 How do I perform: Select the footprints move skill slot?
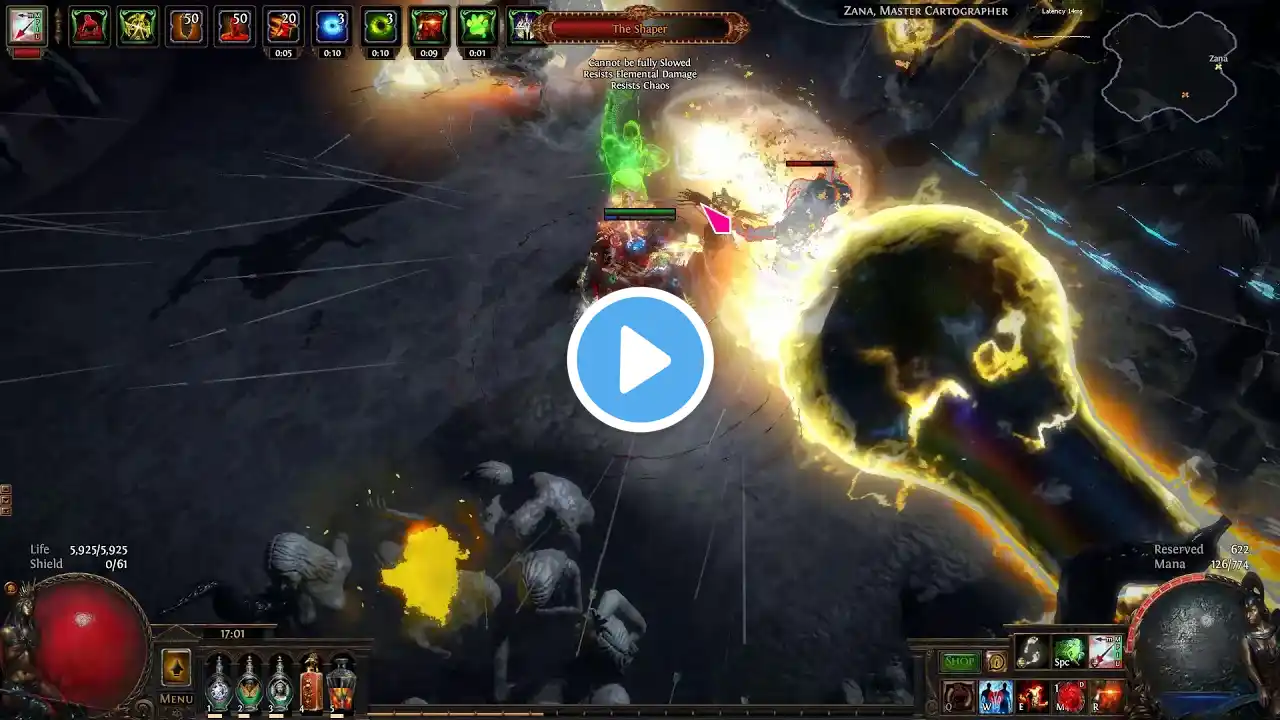click(1032, 652)
